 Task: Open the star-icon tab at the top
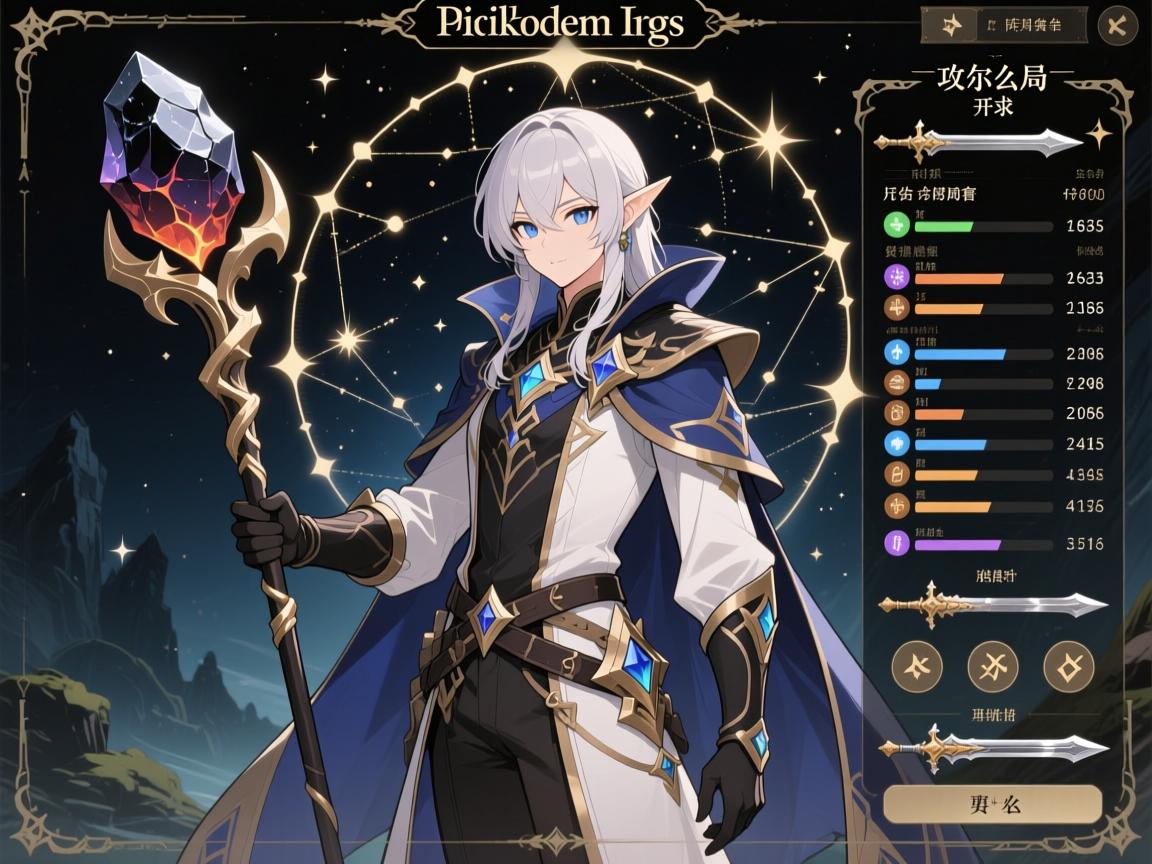[951, 25]
